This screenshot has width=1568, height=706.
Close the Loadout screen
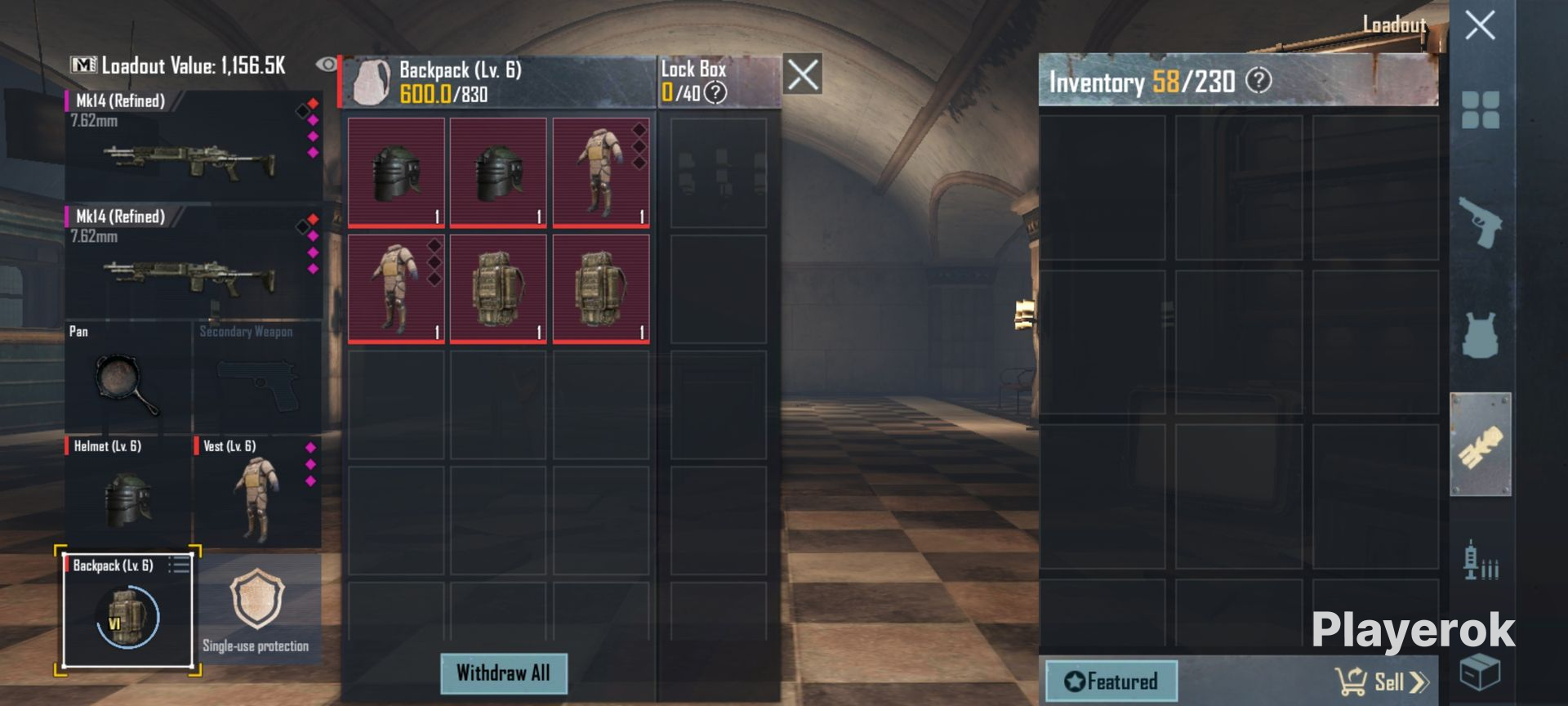[1480, 25]
